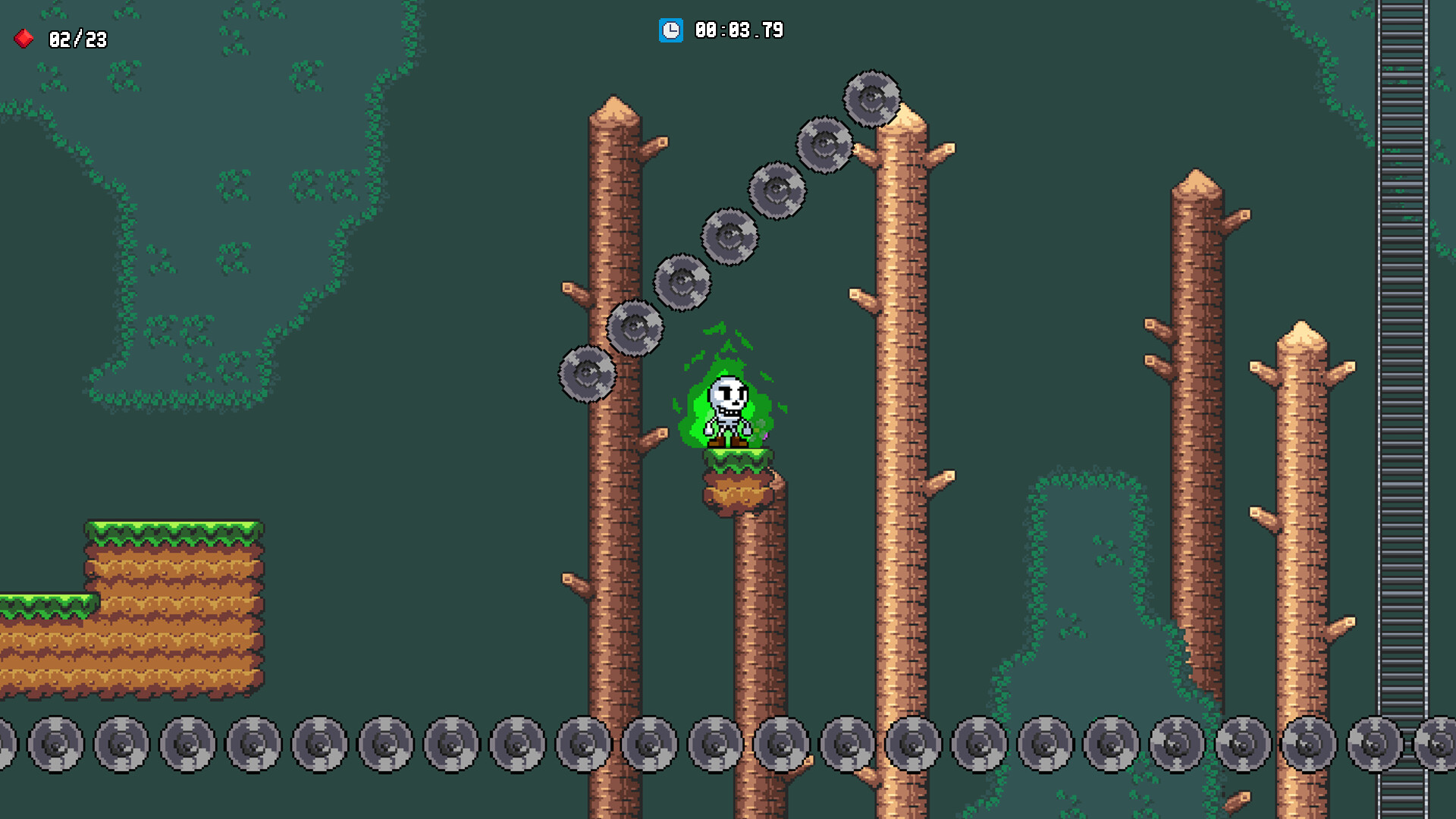Screen dimensions: 1456x819
Task: Click the topmost saw blade in the diagonal chain
Action: [871, 99]
